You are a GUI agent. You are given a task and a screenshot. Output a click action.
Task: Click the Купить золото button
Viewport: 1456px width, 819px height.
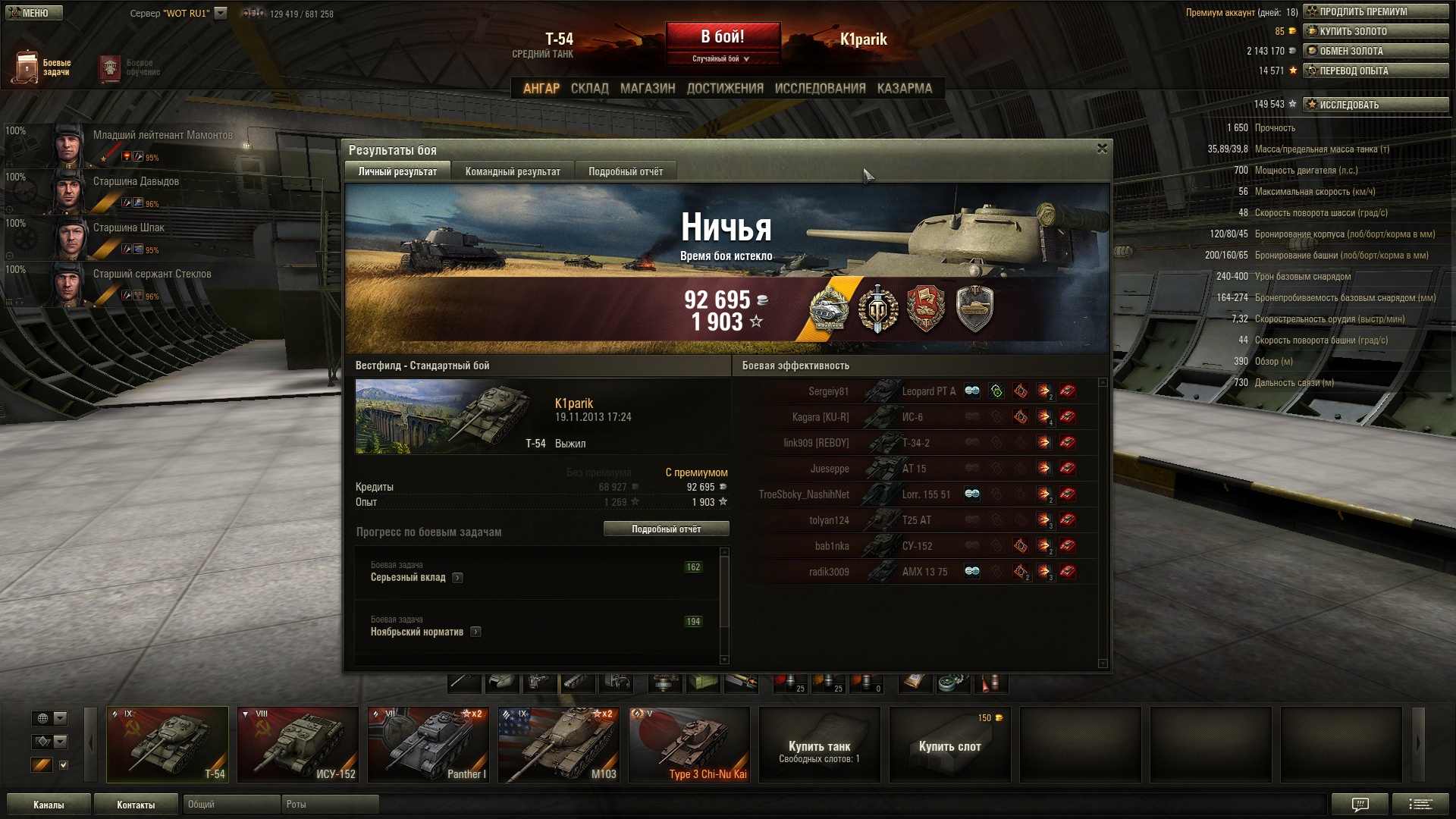(1376, 31)
